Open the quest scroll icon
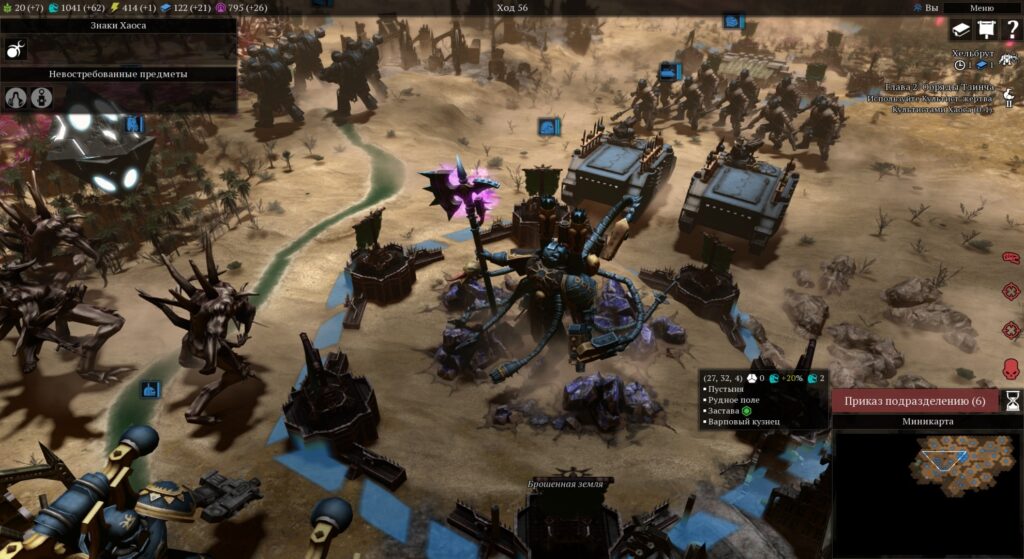Screen dimensions: 1024x559 click(985, 31)
